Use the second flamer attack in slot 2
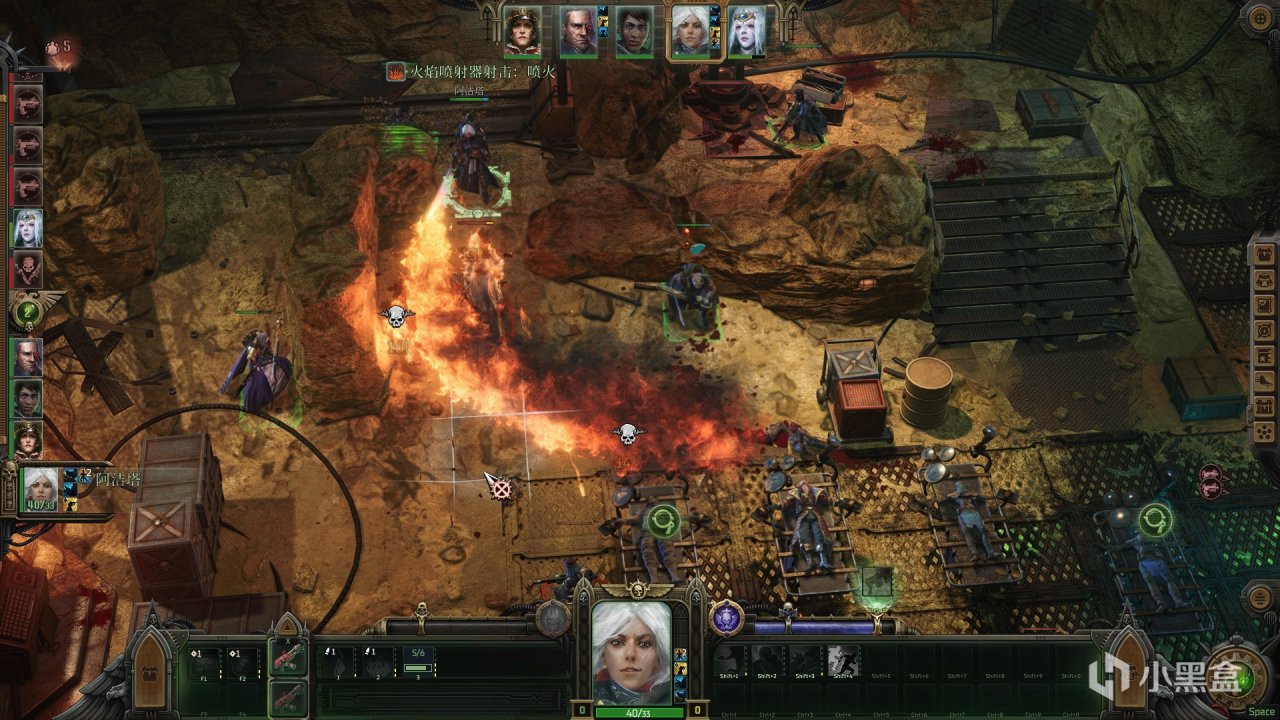The width and height of the screenshot is (1280, 720). pyautogui.click(x=377, y=662)
